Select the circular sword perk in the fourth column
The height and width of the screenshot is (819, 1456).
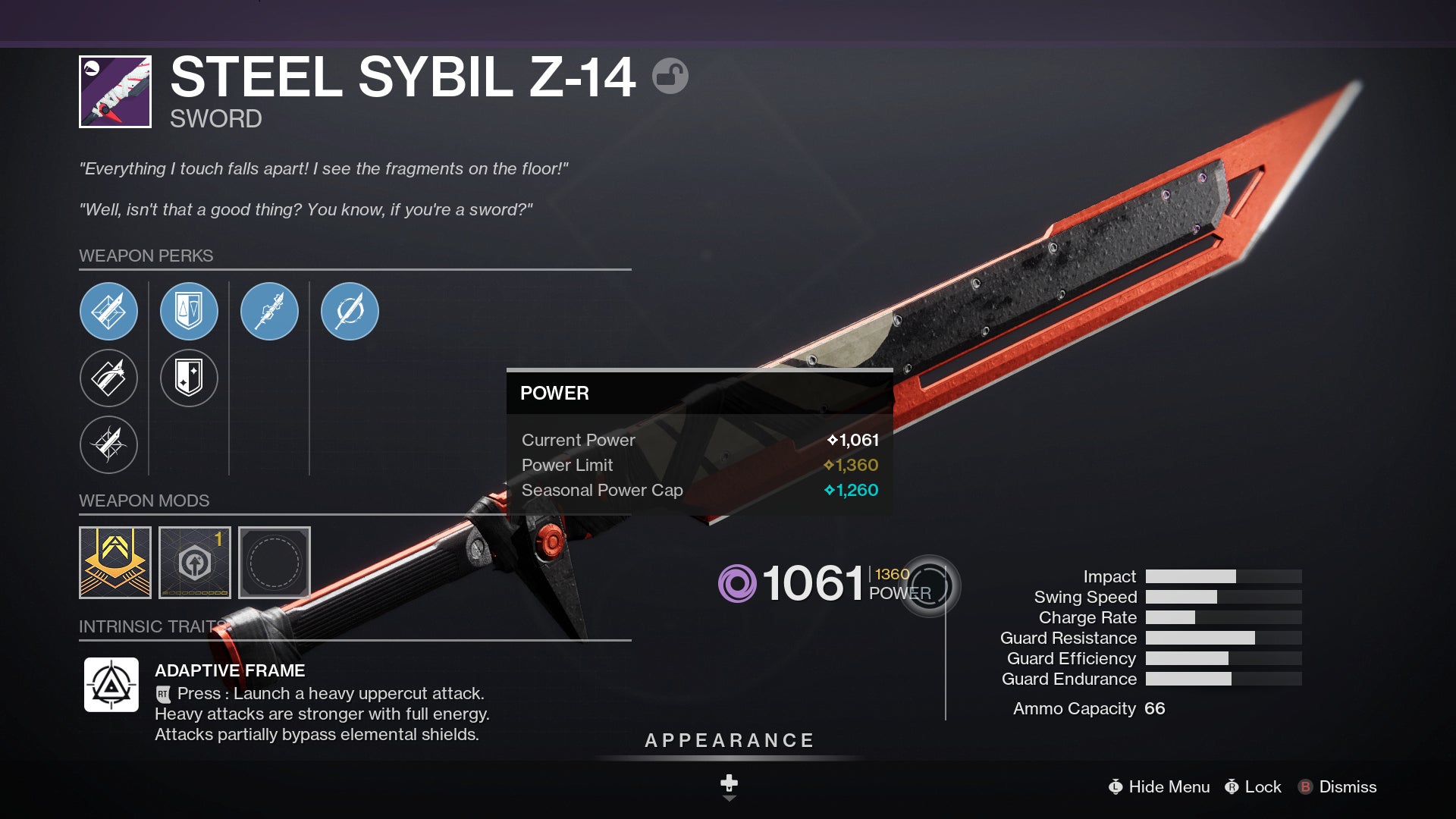pos(350,311)
